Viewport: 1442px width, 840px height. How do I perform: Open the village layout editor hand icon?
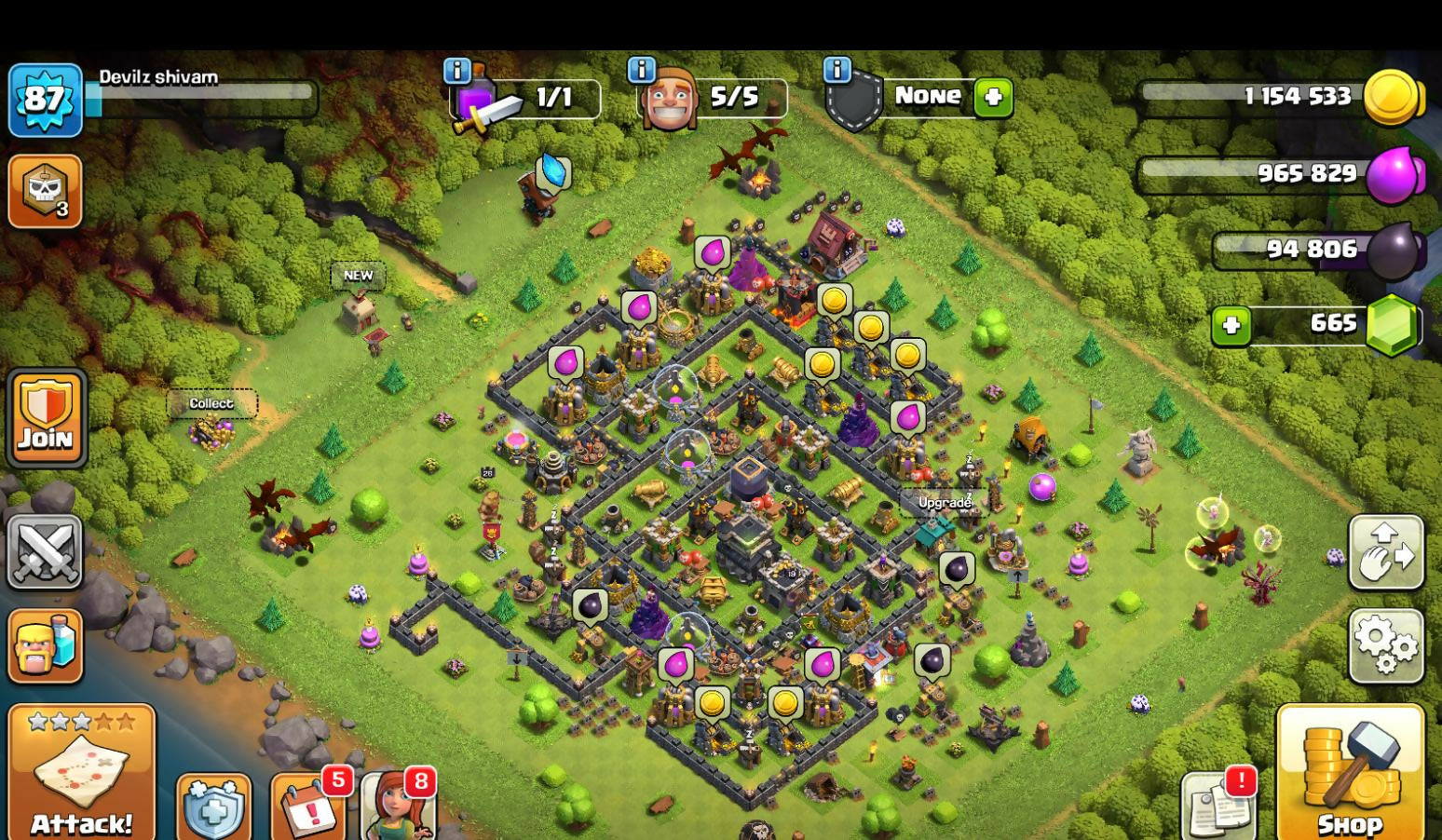[1386, 552]
